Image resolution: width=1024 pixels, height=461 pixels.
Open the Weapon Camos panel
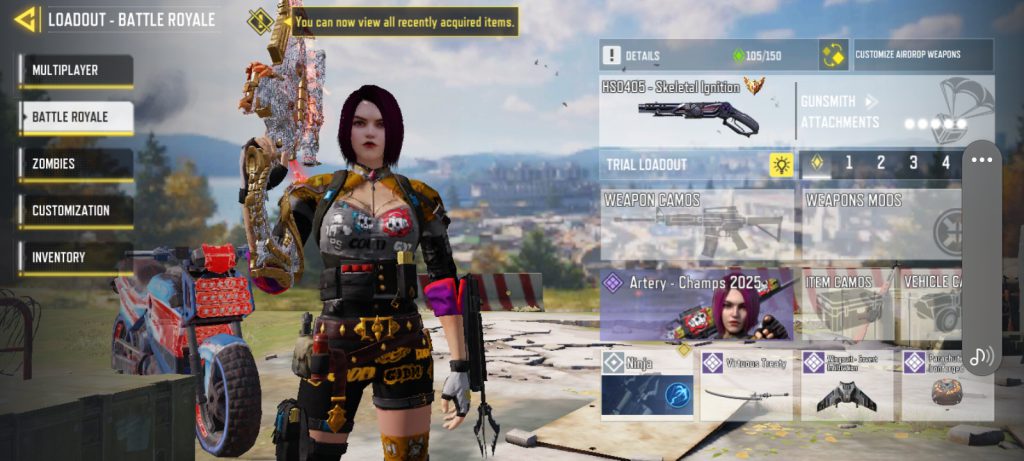pos(697,225)
